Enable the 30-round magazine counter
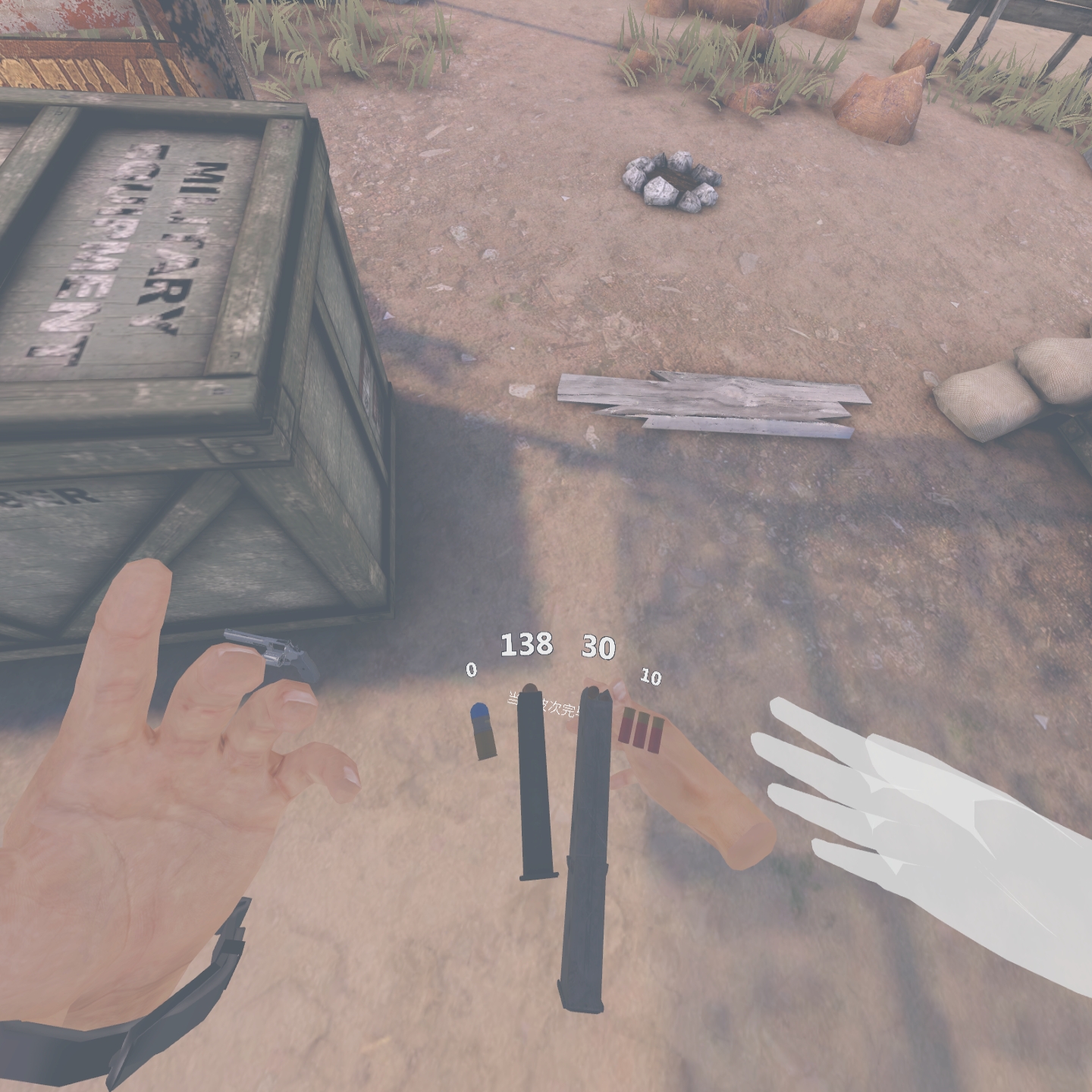 pos(598,647)
